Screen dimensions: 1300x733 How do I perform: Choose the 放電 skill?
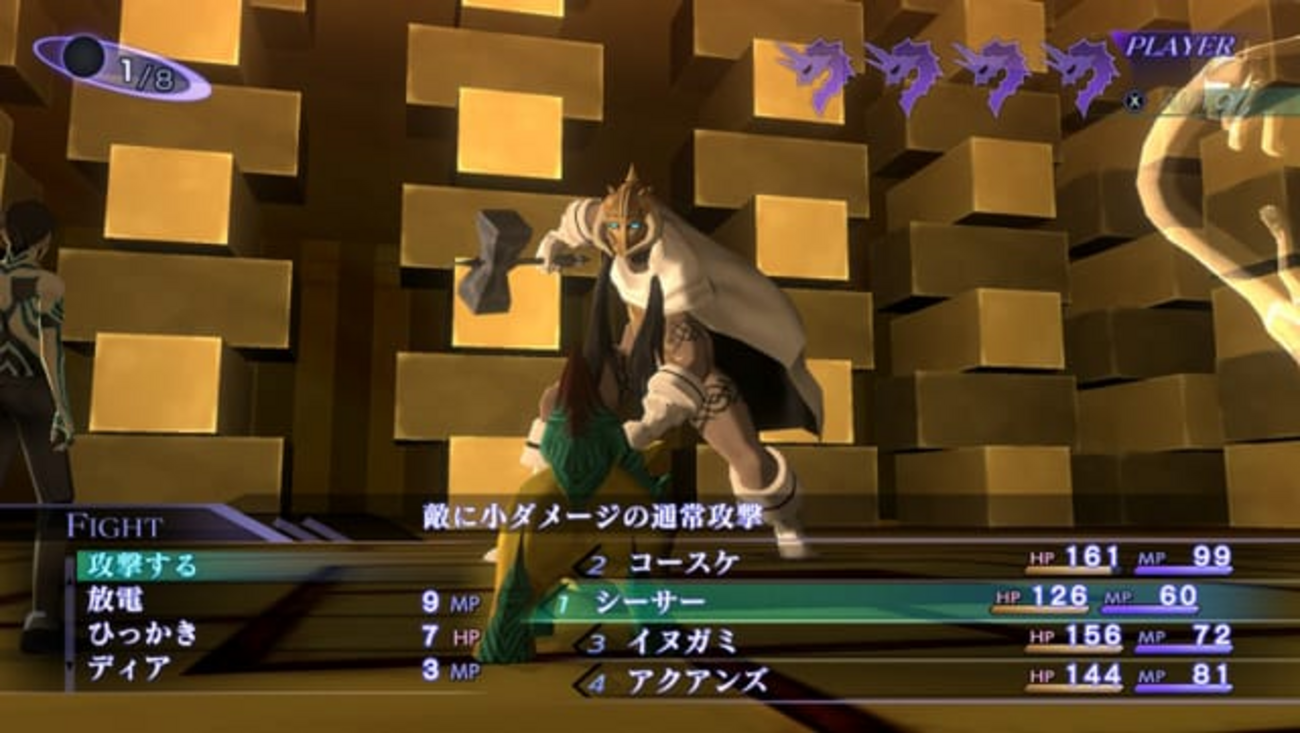click(x=116, y=601)
